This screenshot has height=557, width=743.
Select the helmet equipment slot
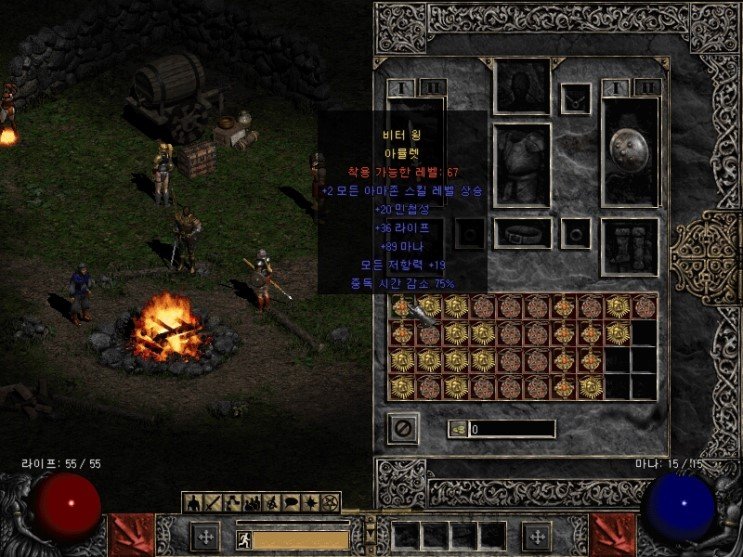pos(522,87)
